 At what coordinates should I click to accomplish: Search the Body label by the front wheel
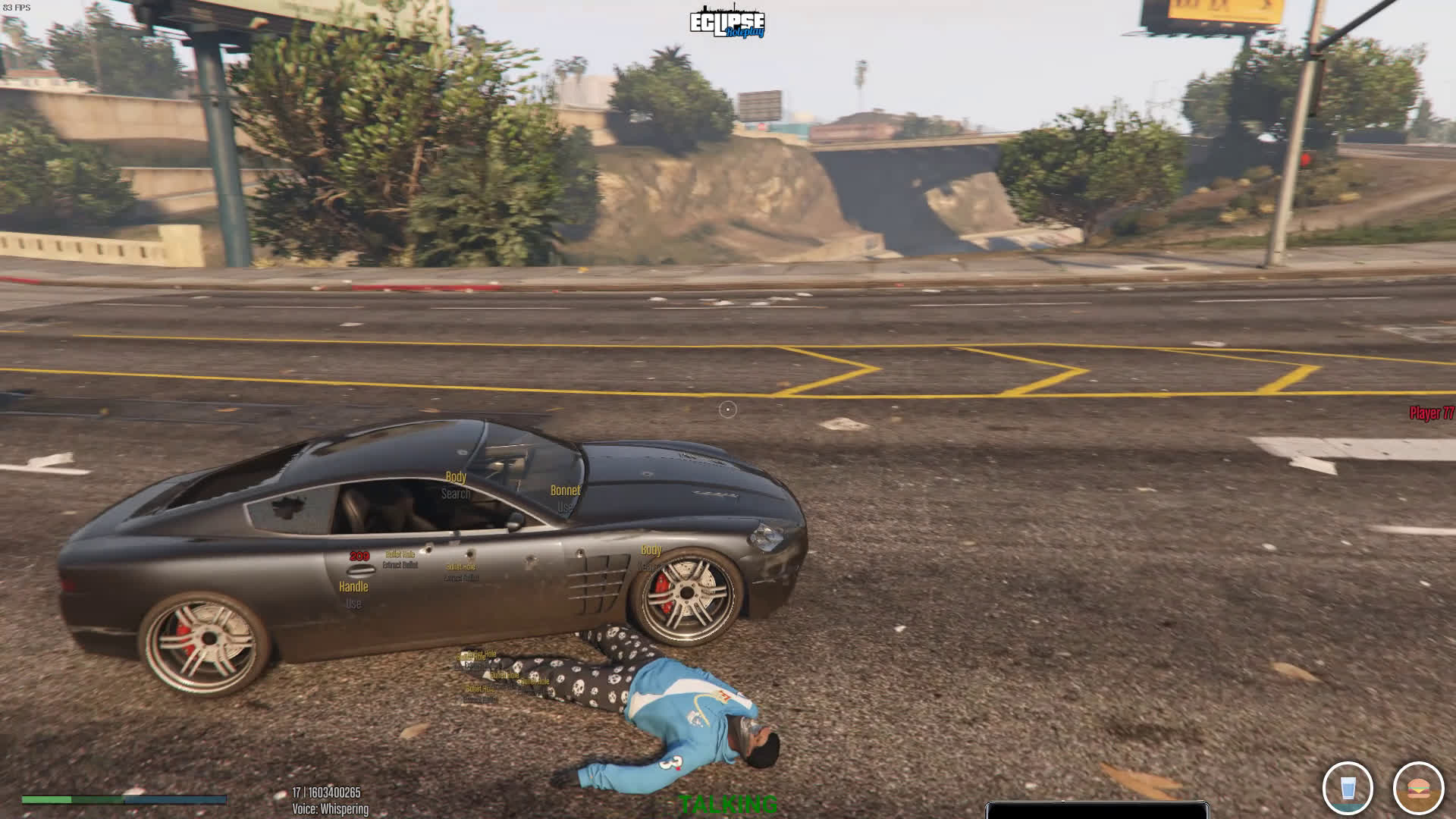click(x=650, y=566)
